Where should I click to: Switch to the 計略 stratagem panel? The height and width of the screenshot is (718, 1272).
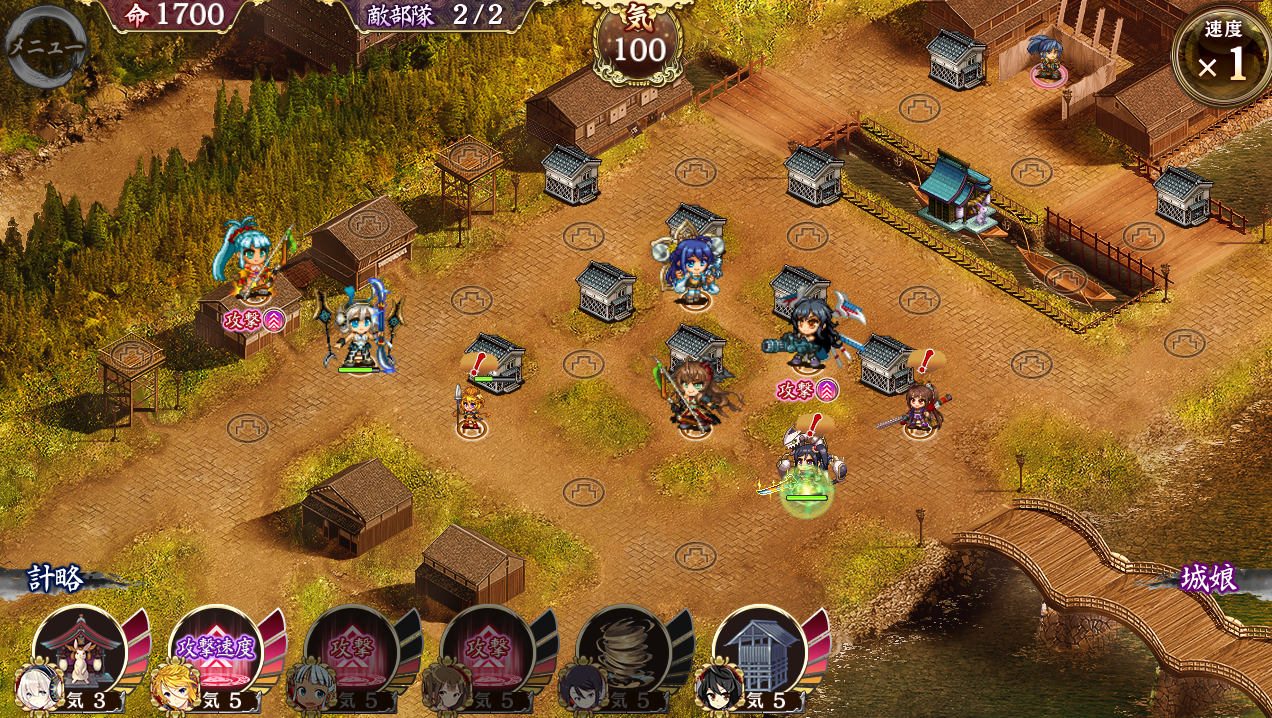pyautogui.click(x=56, y=579)
